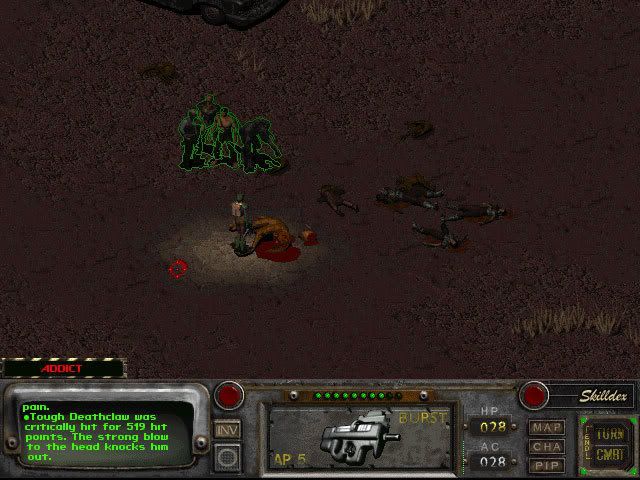Open the world MAP
Screen dimensions: 640x480
547,428
